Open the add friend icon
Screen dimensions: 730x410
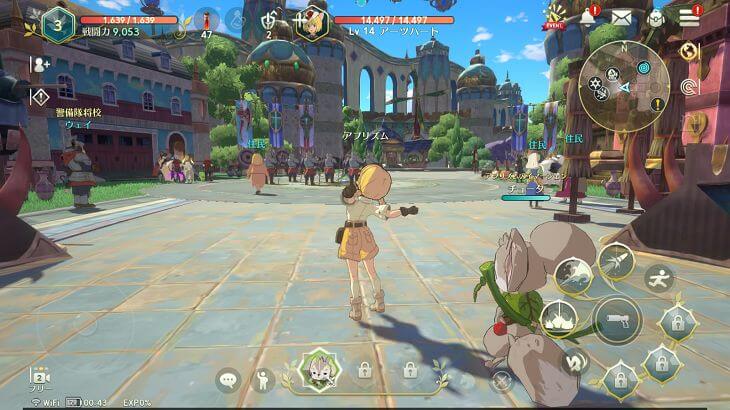click(41, 64)
